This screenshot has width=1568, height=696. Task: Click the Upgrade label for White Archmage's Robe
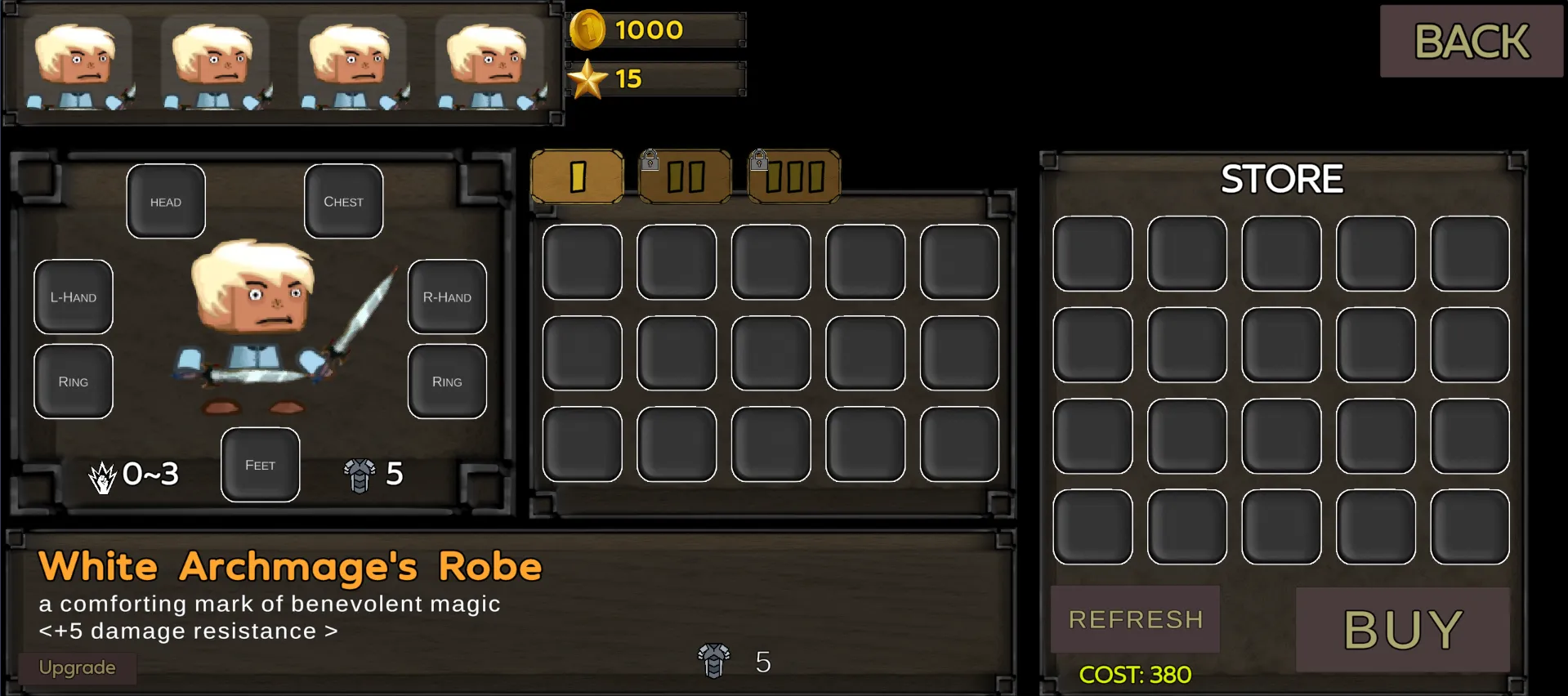pos(78,667)
